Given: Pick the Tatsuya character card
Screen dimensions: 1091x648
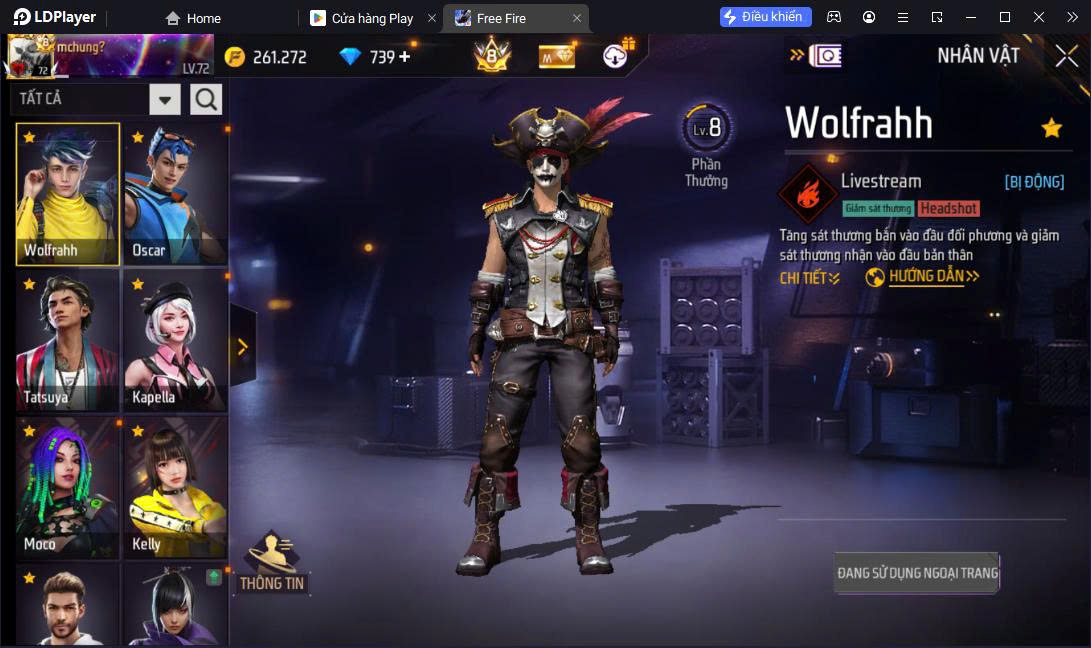Looking at the screenshot, I should pos(67,341).
